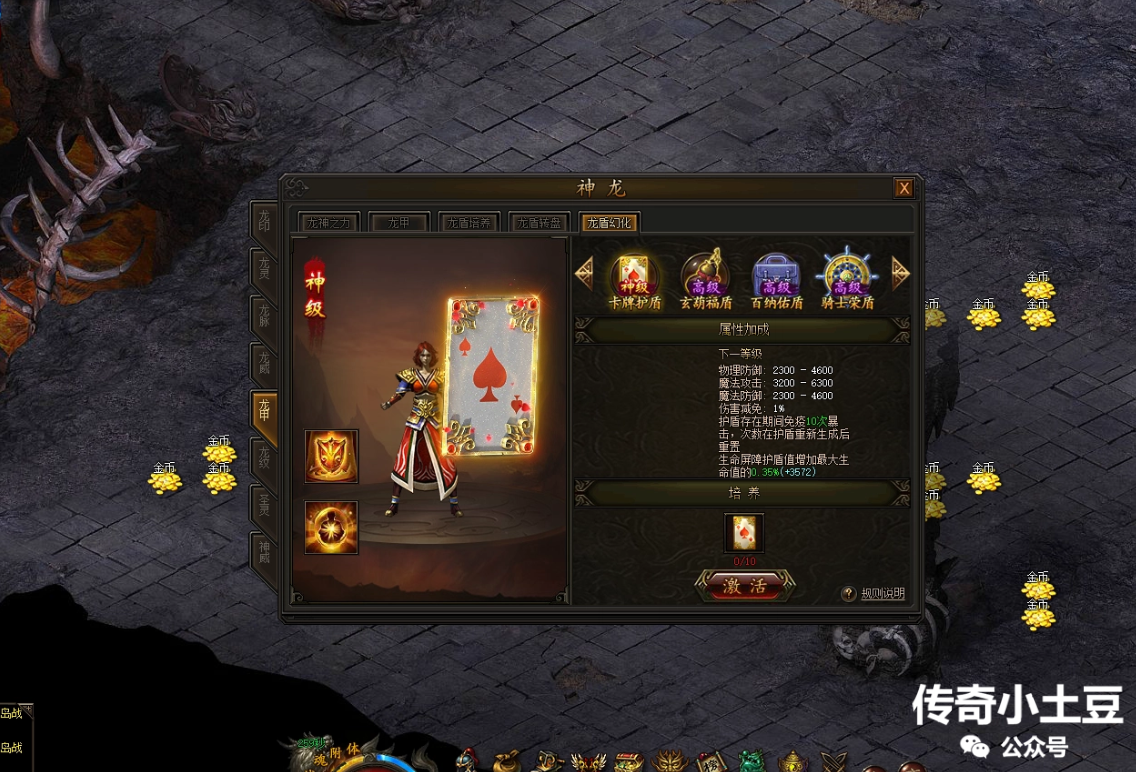This screenshot has height=772, width=1136.
Task: Click the card material slot under 培养
Action: pyautogui.click(x=744, y=533)
